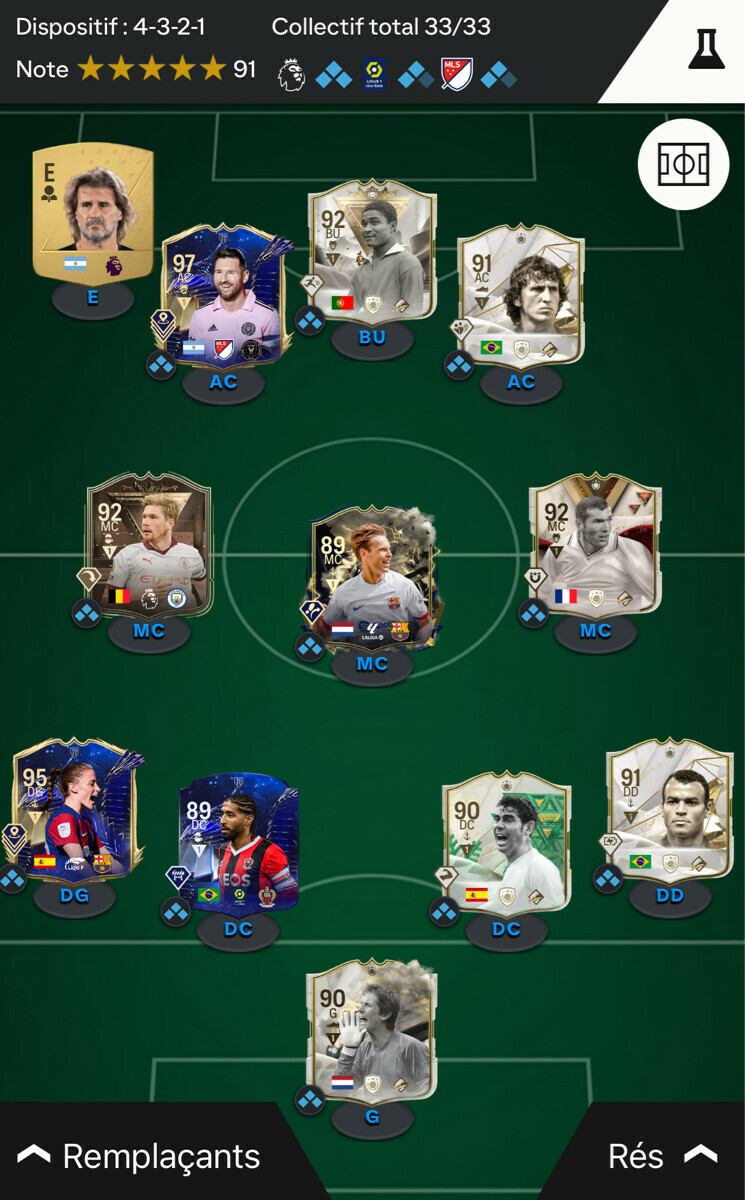Viewport: 745px width, 1200px height.
Task: Select the 89-rated Barcelona MC card
Action: (x=372, y=580)
